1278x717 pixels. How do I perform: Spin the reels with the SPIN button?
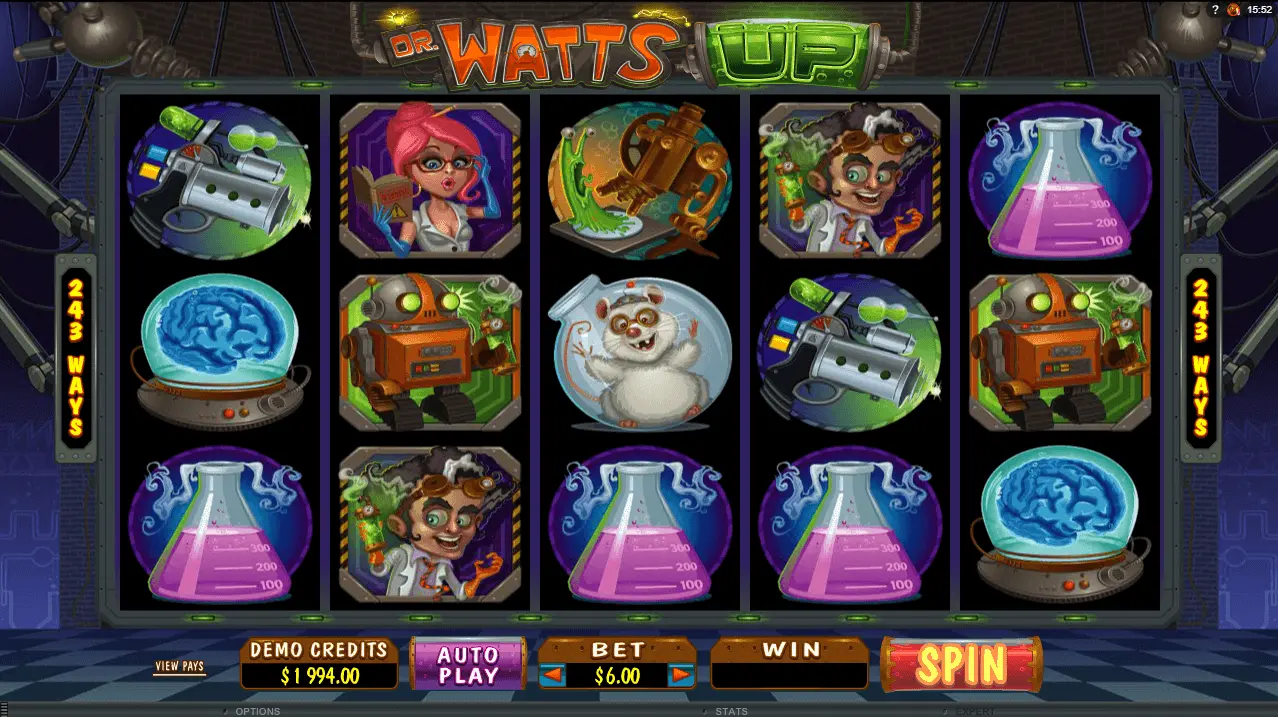(960, 664)
